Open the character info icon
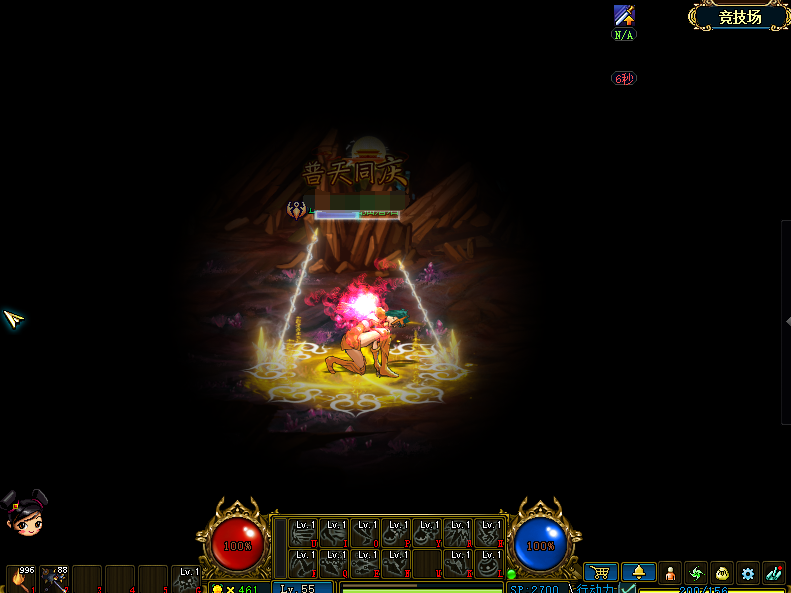Screen dimensions: 791x593 pos(671,573)
